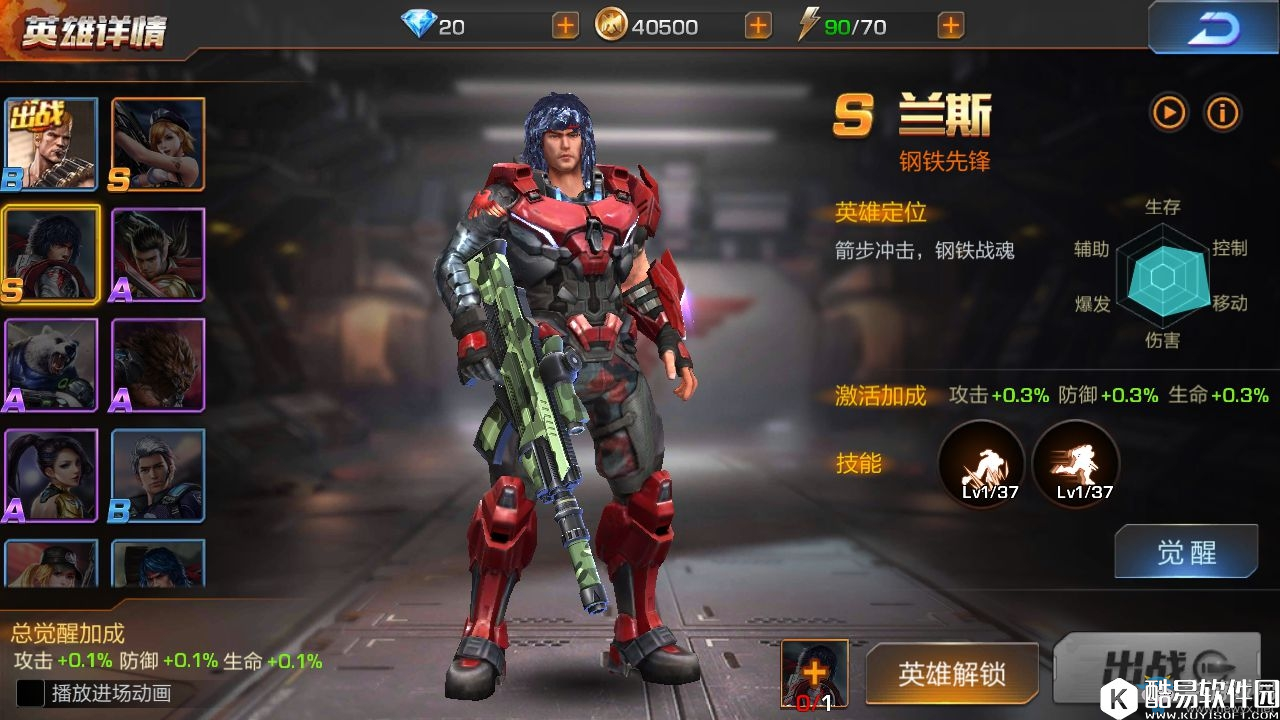Select the bear hero portrait

(50, 367)
